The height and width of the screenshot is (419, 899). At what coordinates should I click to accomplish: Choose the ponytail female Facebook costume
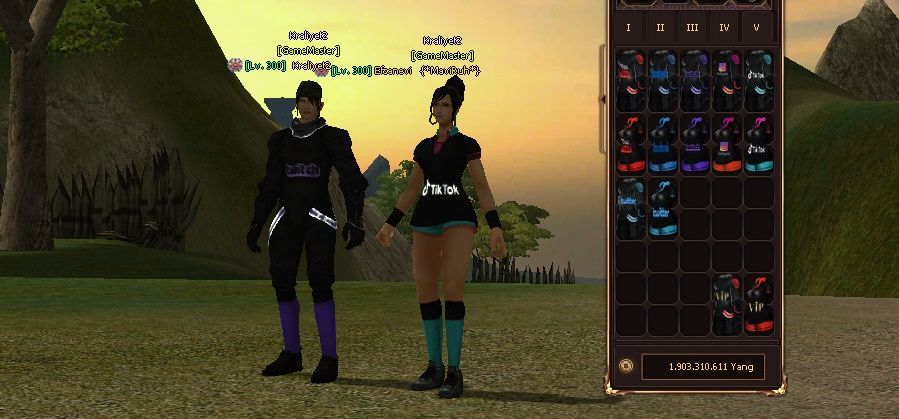(661, 145)
